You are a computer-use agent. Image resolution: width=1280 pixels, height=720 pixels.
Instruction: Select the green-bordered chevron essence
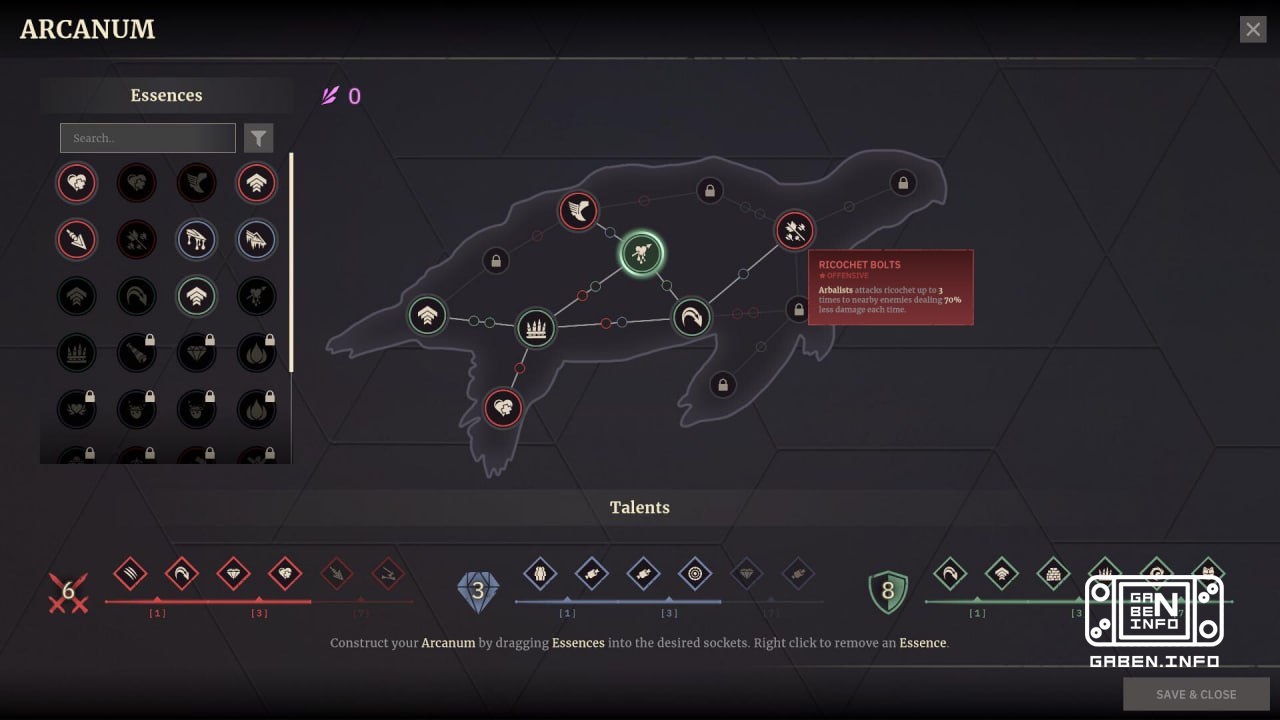pos(197,296)
